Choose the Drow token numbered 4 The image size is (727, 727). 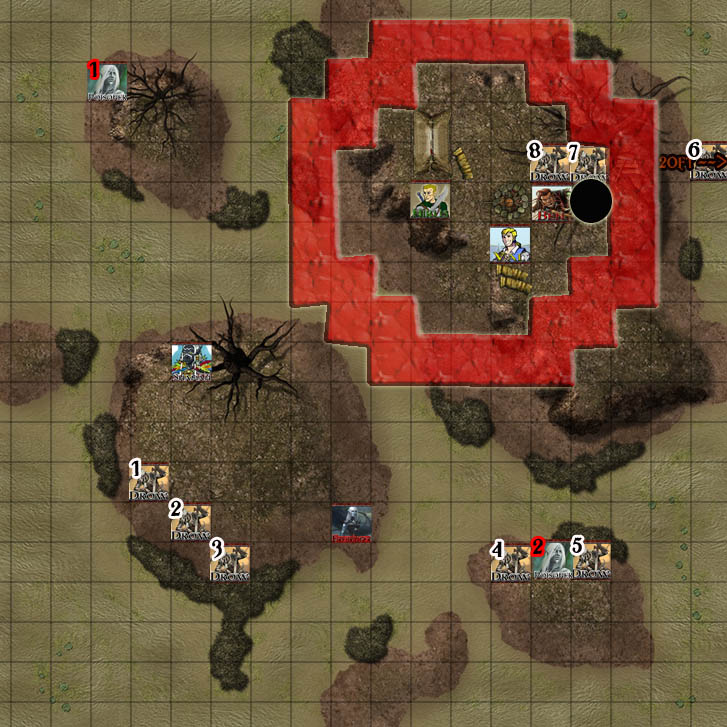point(510,562)
